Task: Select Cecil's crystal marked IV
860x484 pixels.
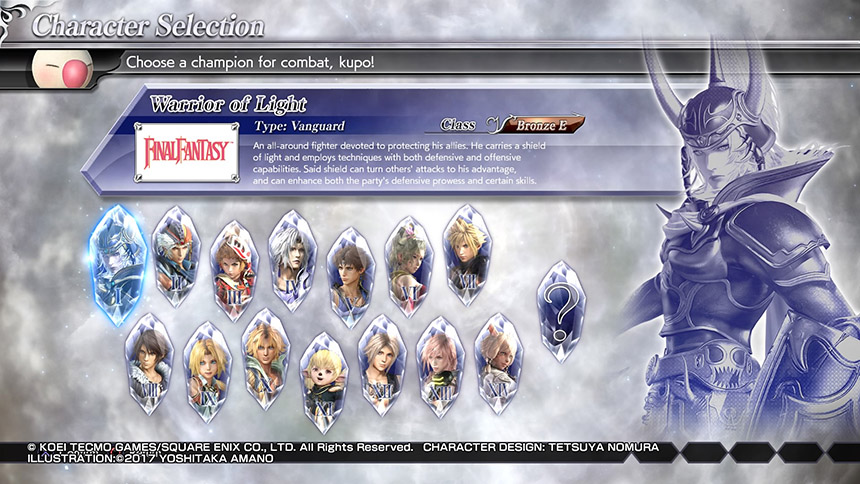Action: 292,260
